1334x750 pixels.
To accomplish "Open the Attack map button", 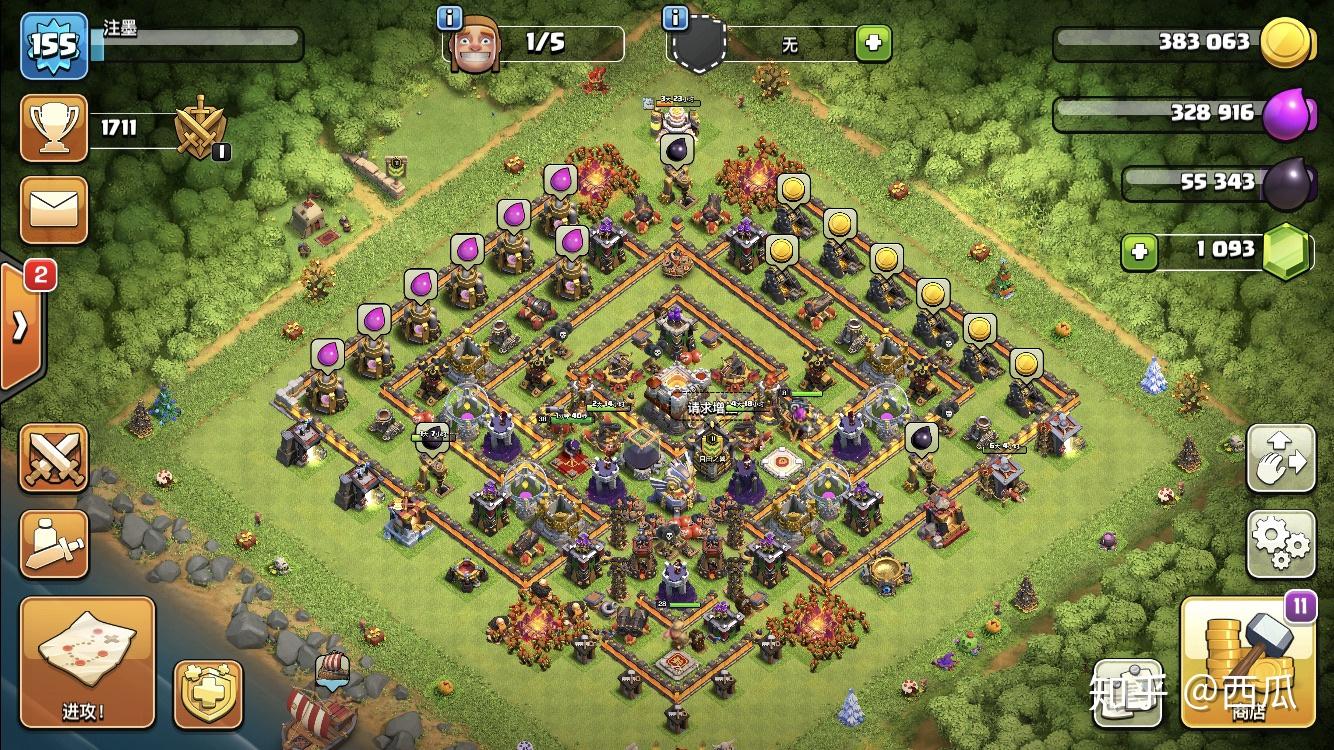I will point(88,663).
